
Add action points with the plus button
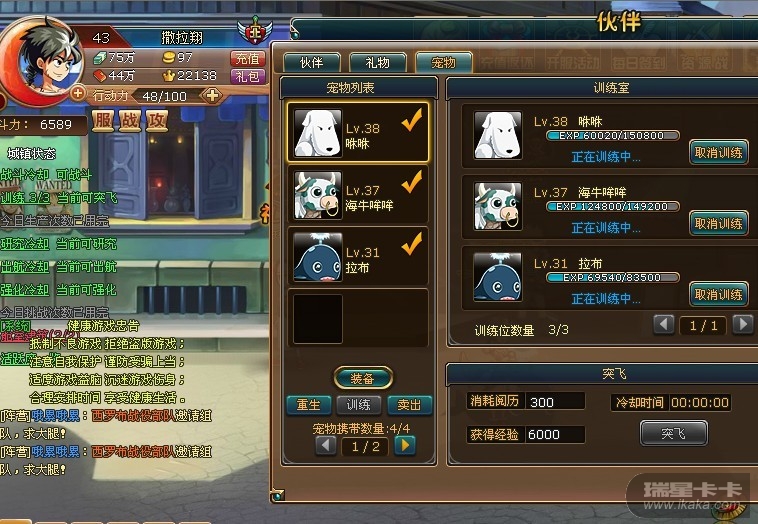coord(212,96)
